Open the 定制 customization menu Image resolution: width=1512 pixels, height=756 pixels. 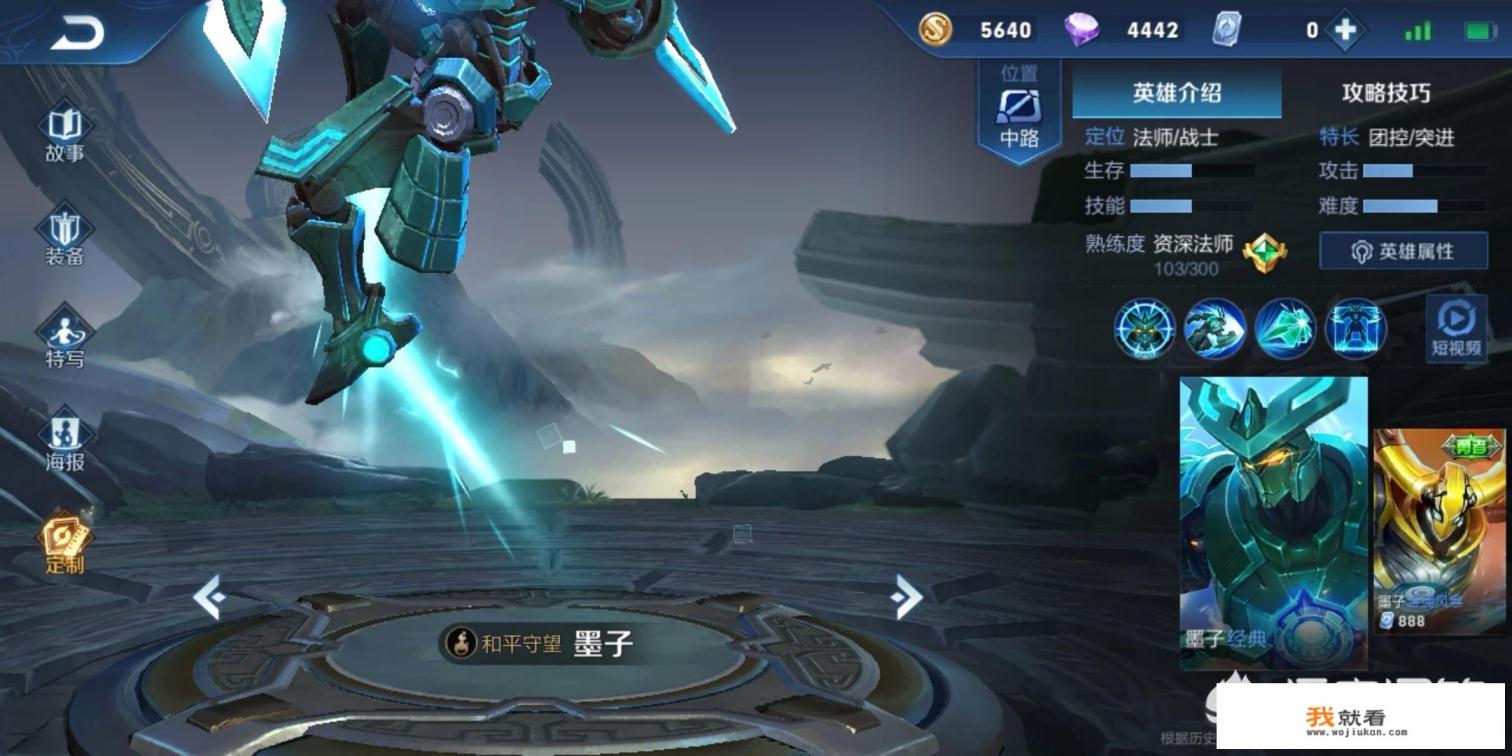click(65, 545)
